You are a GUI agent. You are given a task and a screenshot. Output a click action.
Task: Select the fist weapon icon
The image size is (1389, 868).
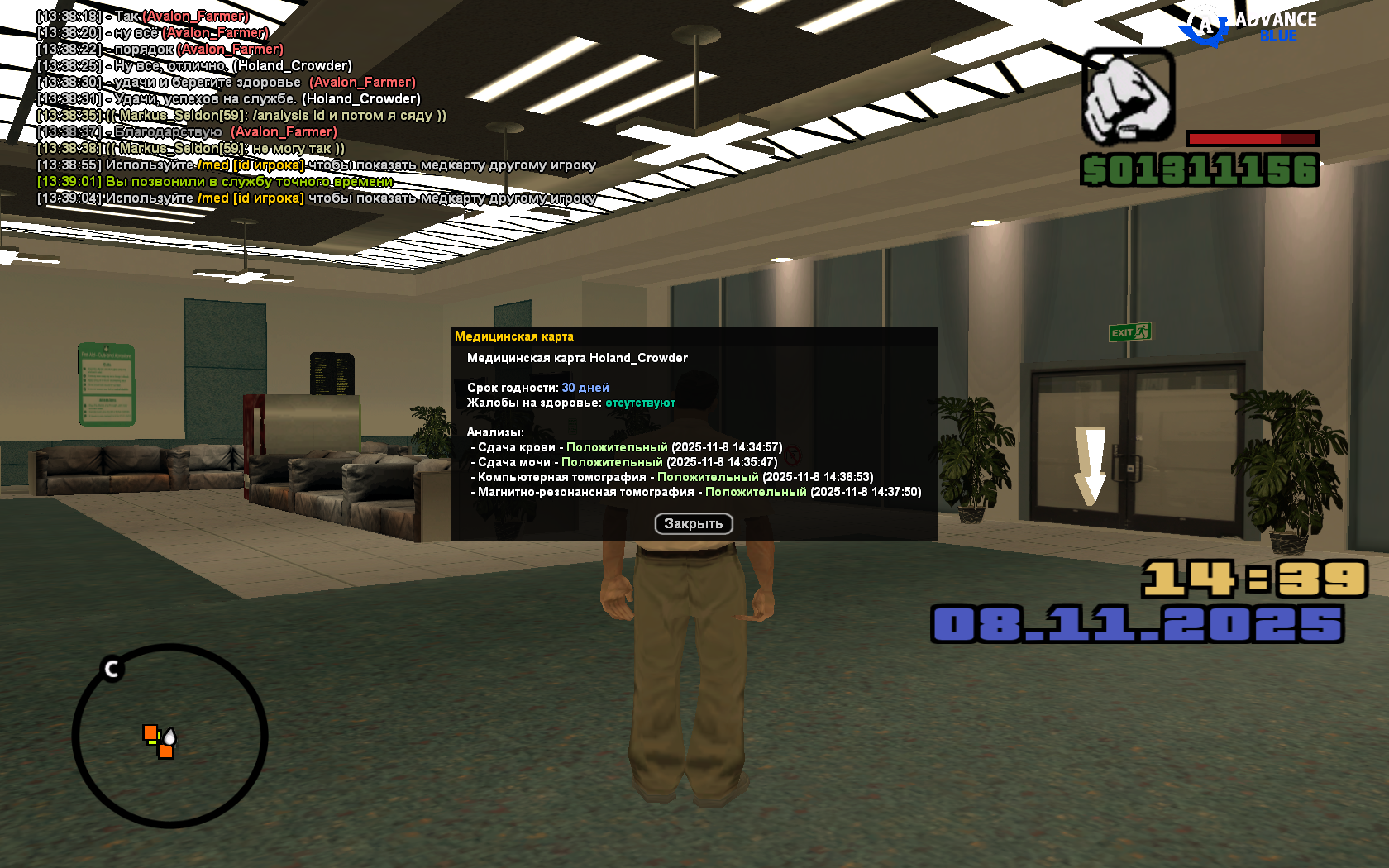(1128, 95)
